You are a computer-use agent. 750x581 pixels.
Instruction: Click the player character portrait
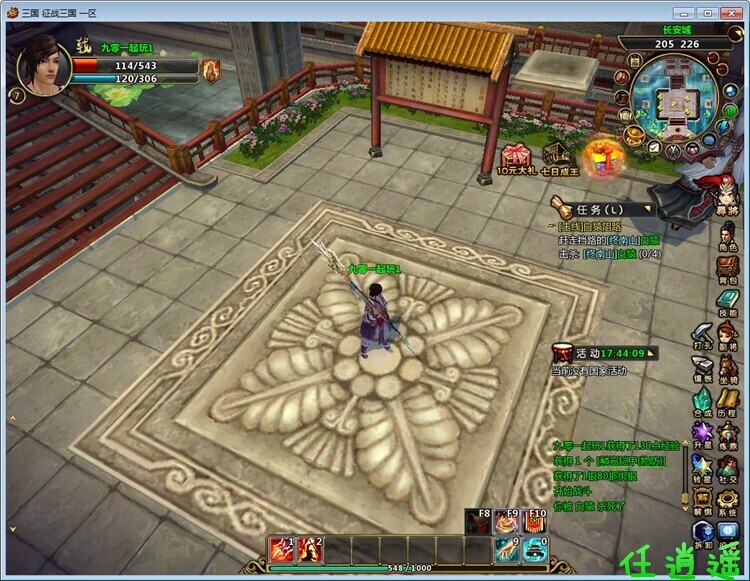coord(42,65)
